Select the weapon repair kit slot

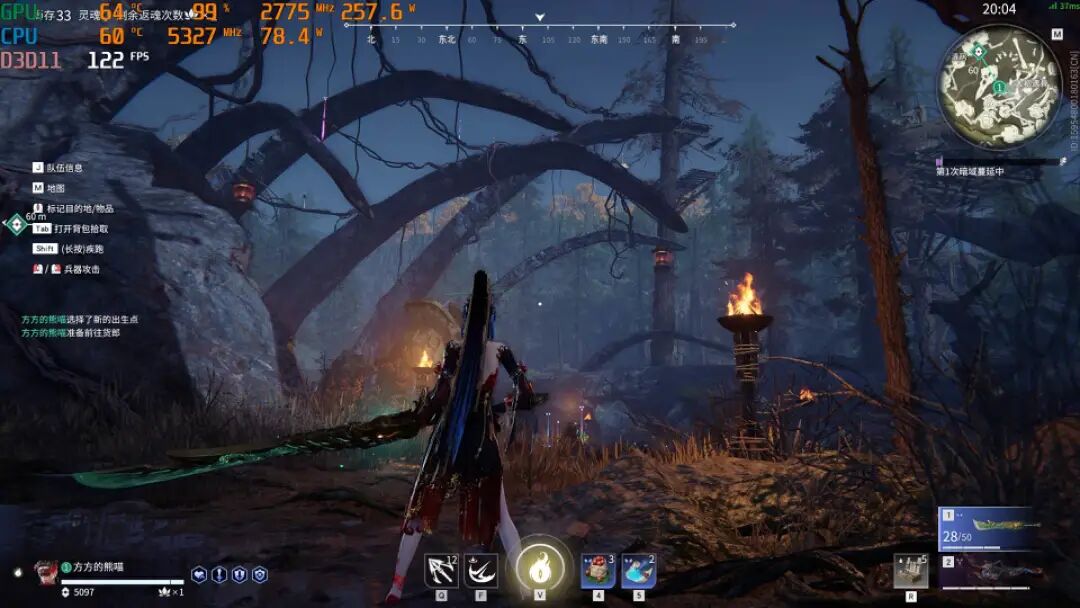pos(911,570)
